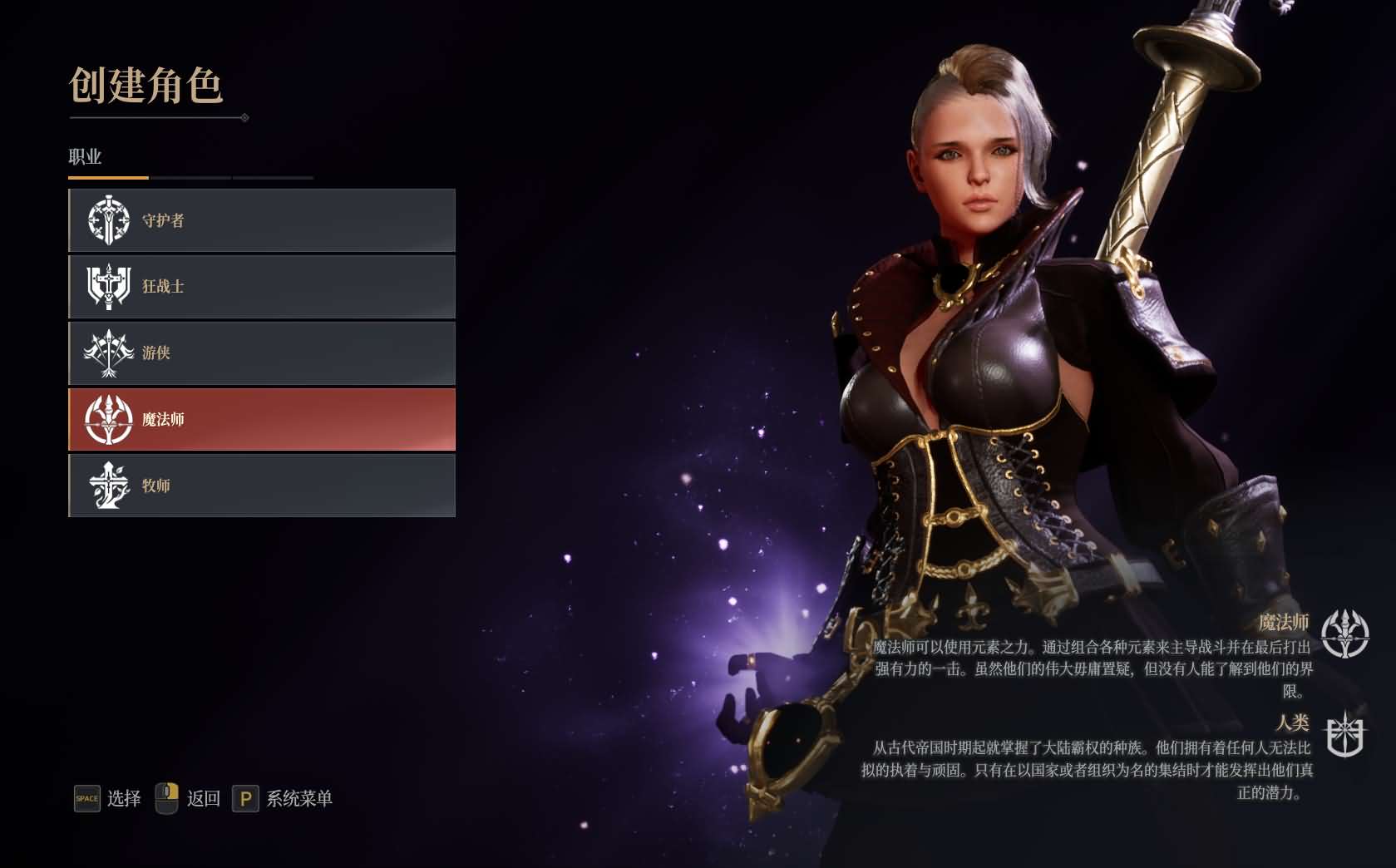Open the 职业 tab

[83, 156]
